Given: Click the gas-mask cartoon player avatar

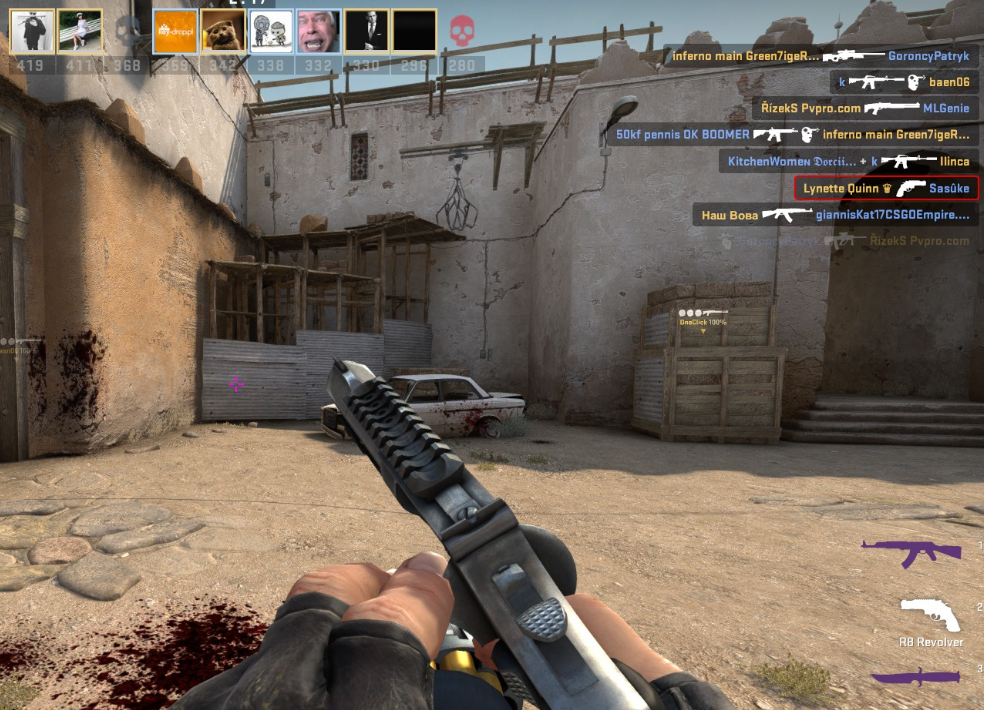Looking at the screenshot, I should [271, 31].
